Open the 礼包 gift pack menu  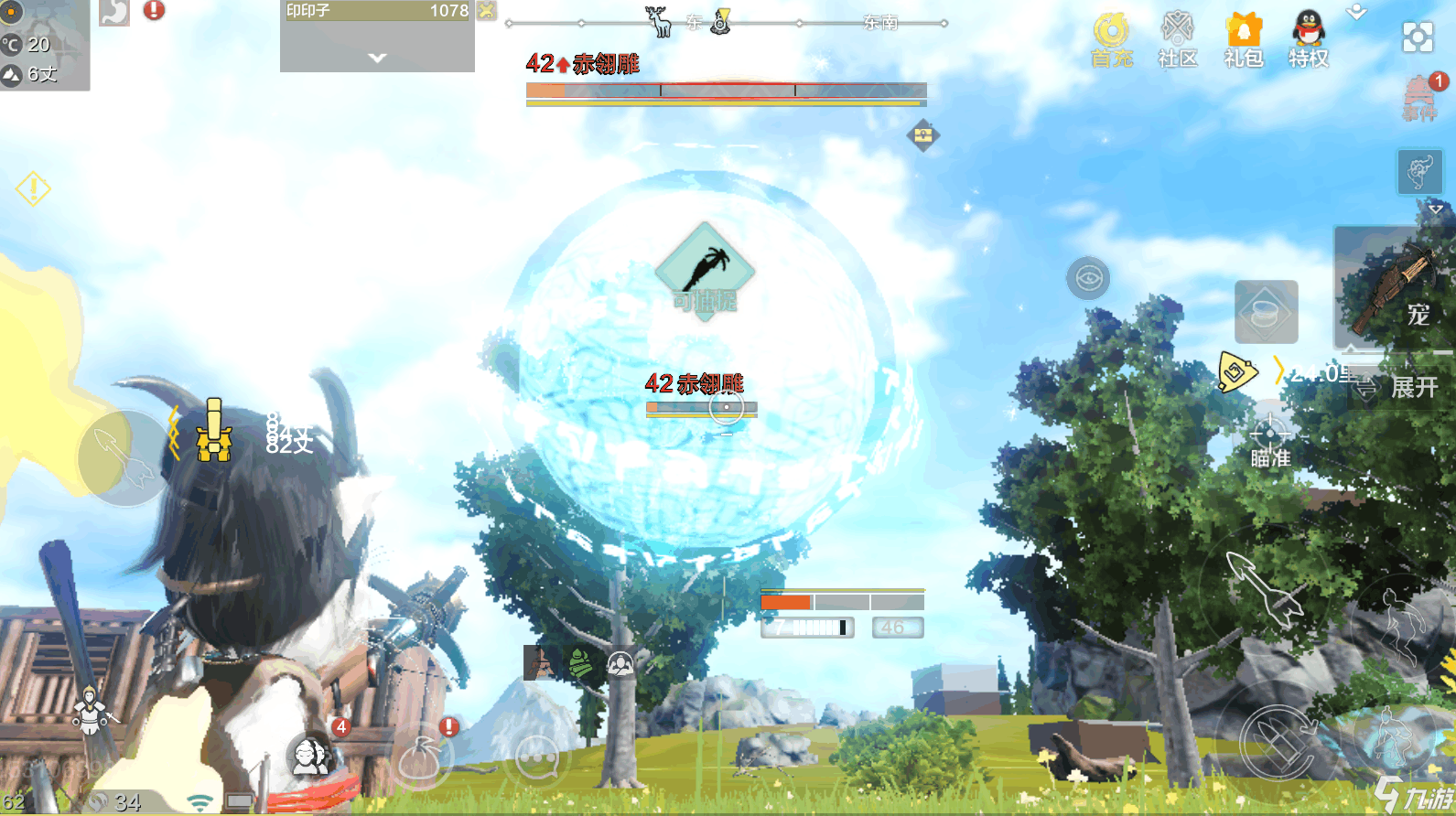point(1244,40)
